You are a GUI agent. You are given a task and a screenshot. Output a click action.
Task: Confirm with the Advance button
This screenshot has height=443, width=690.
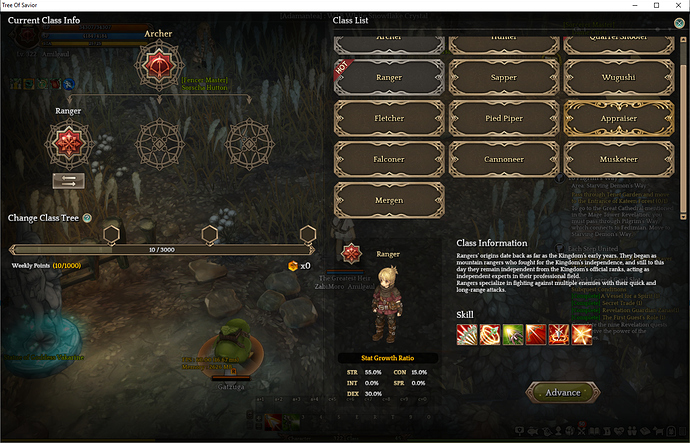563,392
